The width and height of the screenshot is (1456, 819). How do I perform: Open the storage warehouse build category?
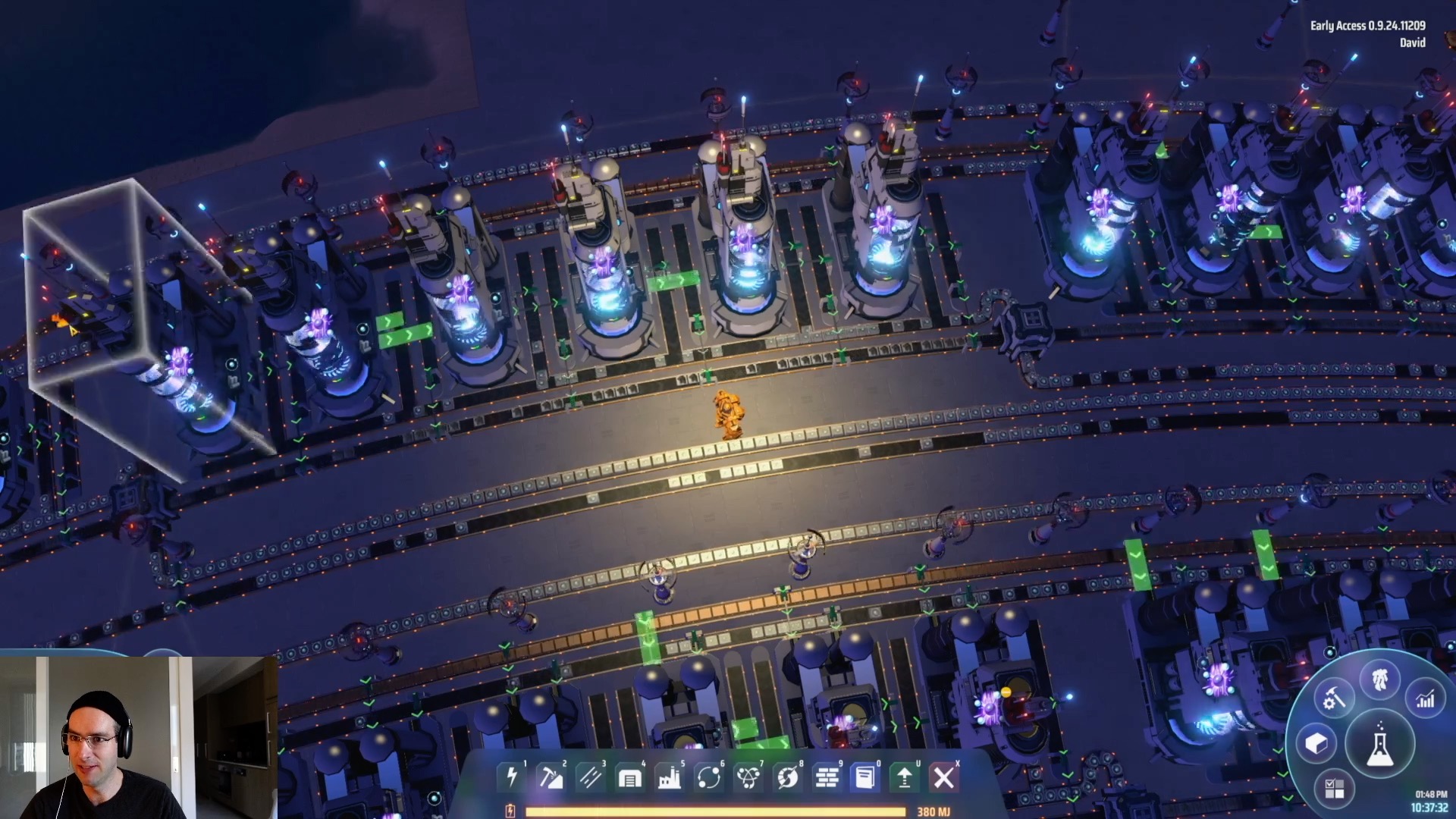coord(630,777)
